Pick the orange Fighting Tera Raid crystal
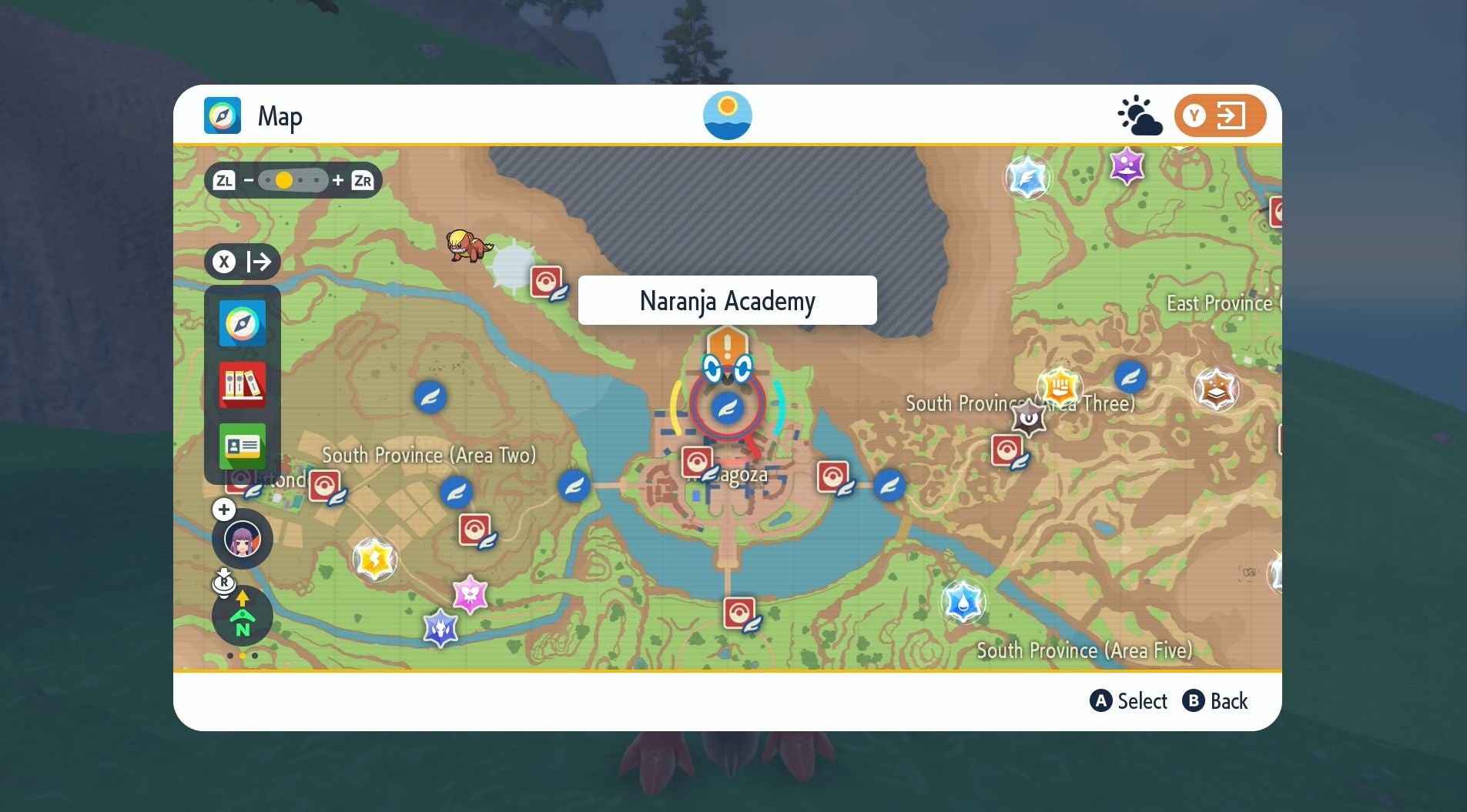The height and width of the screenshot is (812, 1467). pos(1060,387)
